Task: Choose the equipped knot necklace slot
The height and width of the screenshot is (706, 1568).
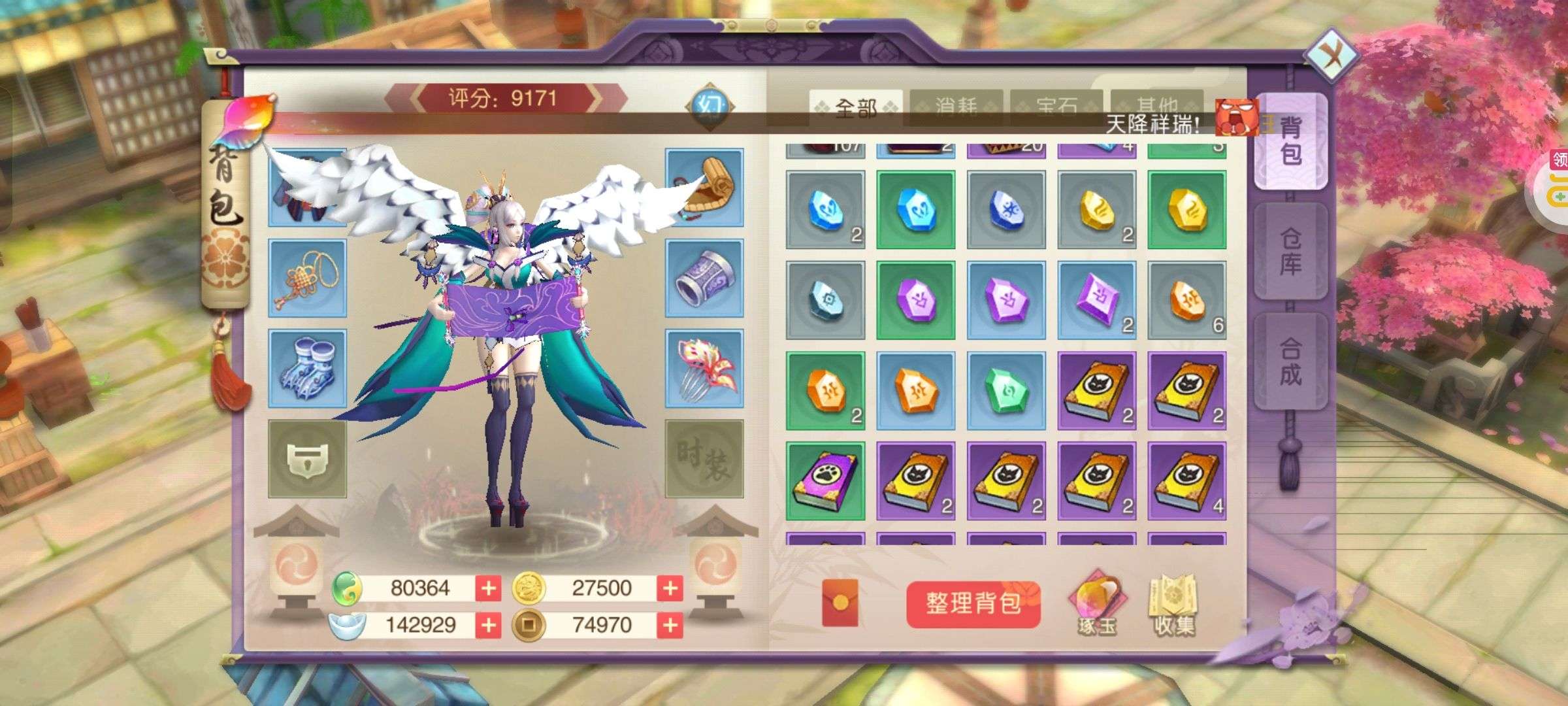Action: [307, 279]
